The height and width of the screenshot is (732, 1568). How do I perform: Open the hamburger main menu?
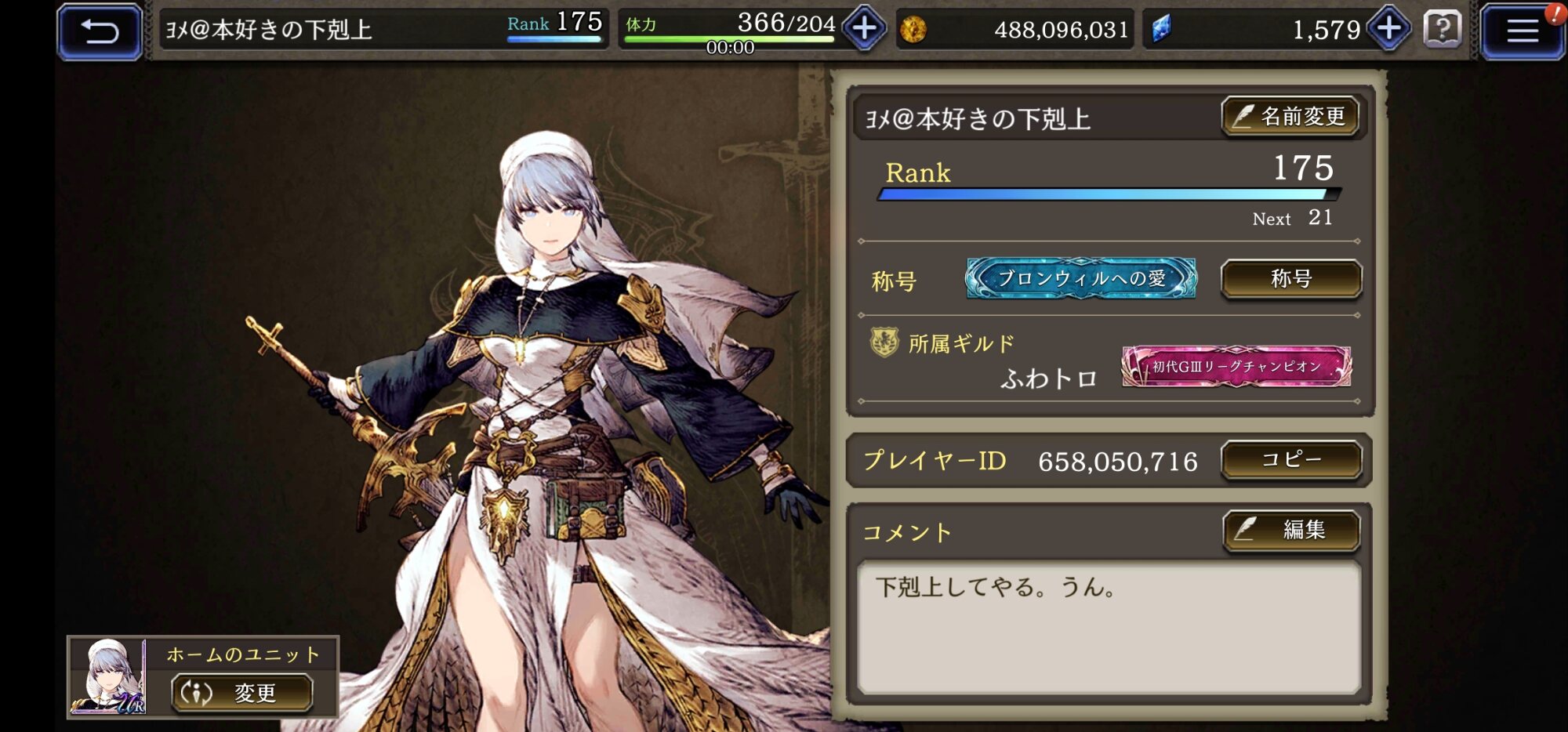click(x=1522, y=31)
